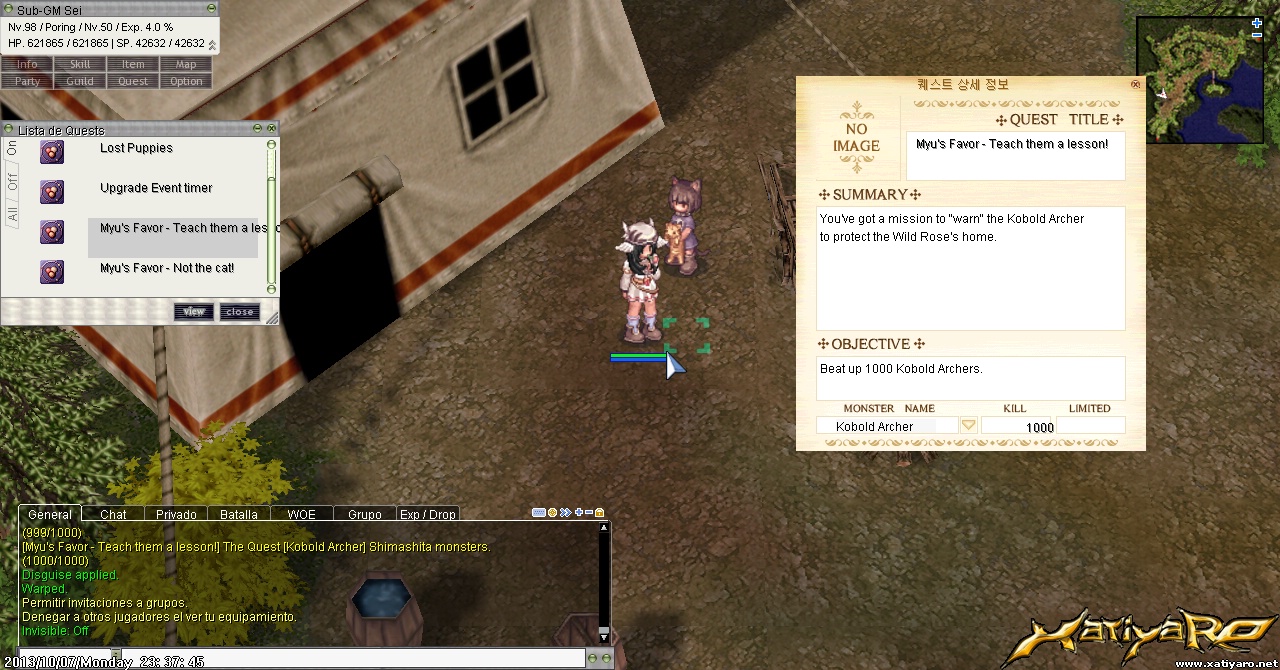The image size is (1280, 670).
Task: Switch to the Batalla chat tab
Action: [239, 515]
